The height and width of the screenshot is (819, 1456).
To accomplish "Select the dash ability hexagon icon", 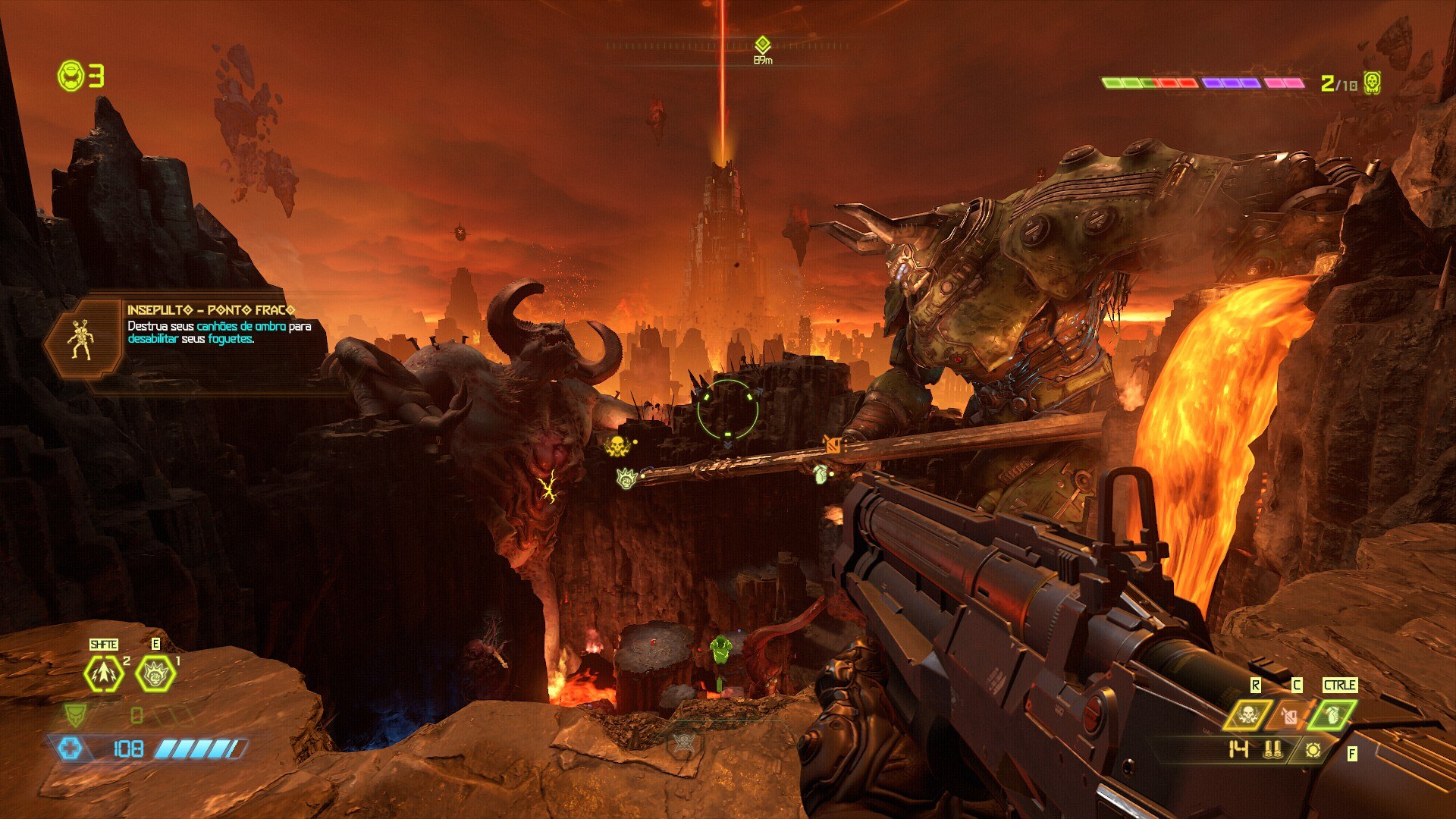I will [104, 673].
